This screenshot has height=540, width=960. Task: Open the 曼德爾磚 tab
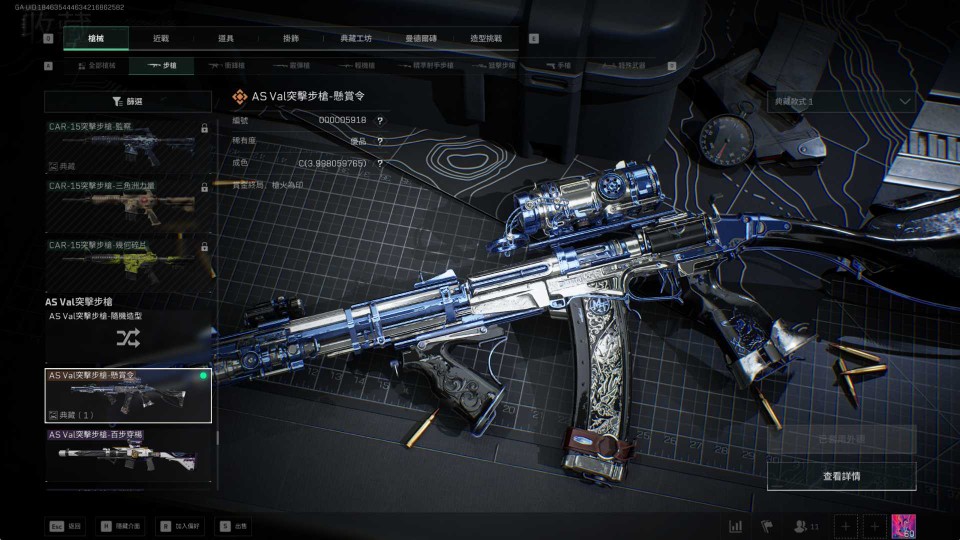coord(421,39)
